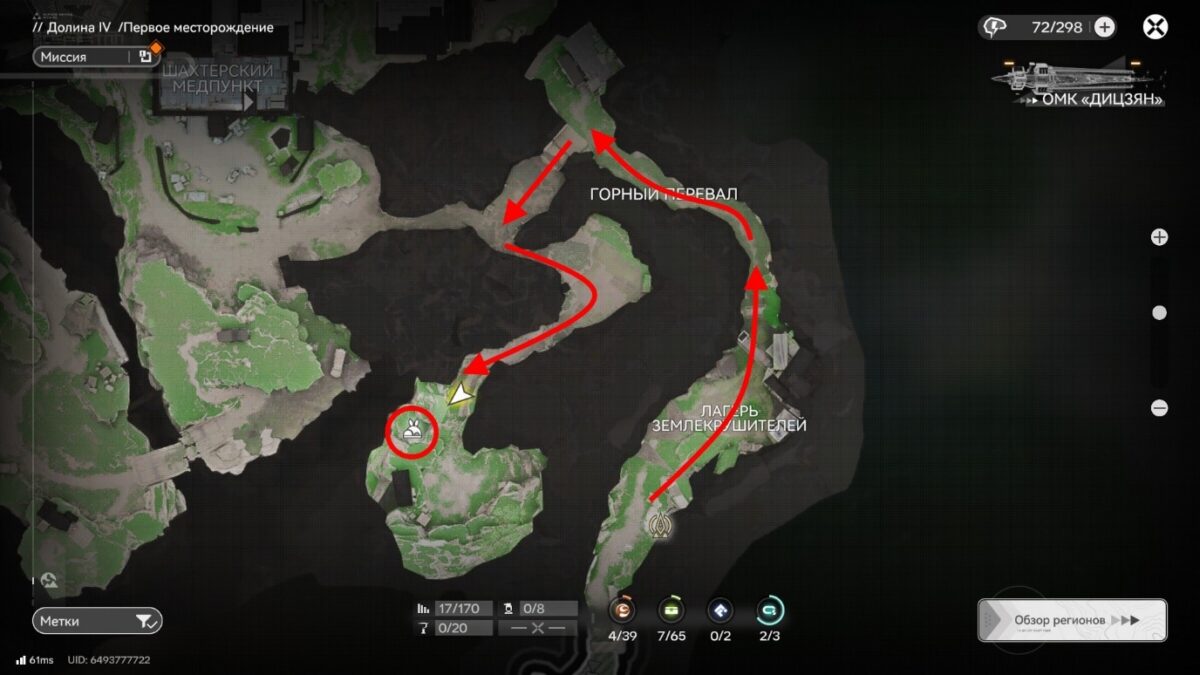Zoom out the map with the minus button
Image resolution: width=1200 pixels, height=675 pixels.
click(1159, 407)
